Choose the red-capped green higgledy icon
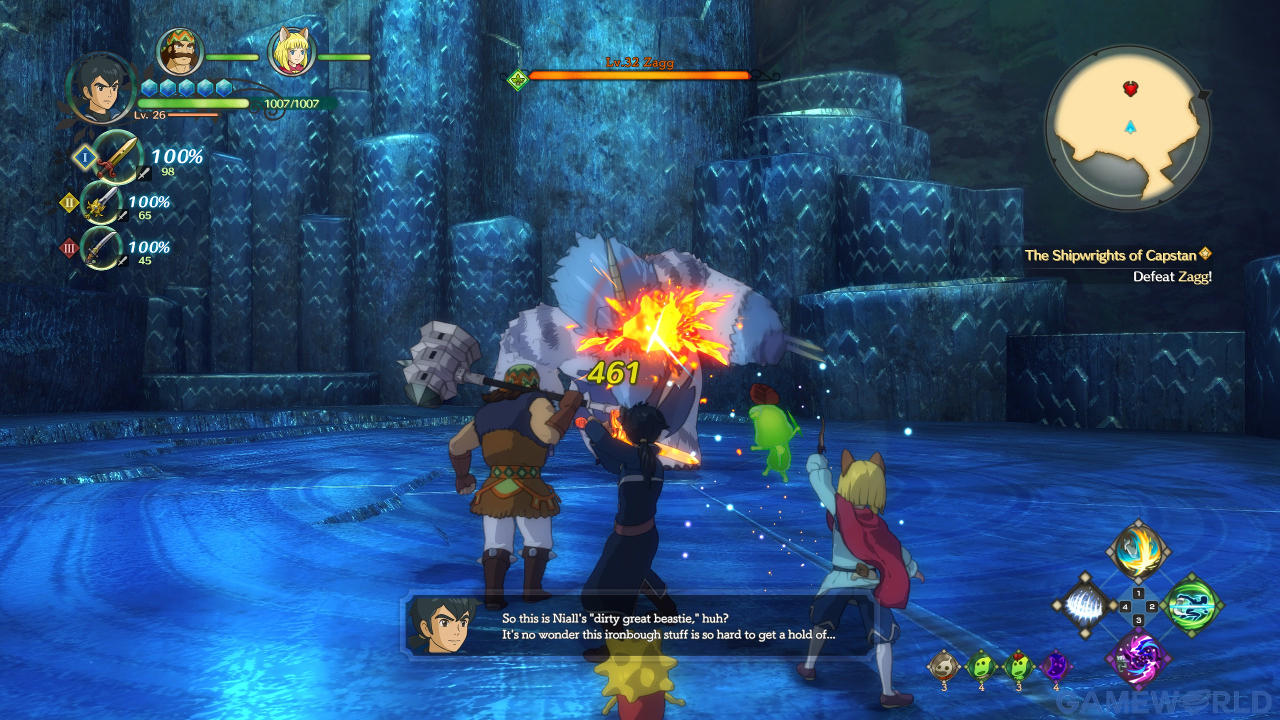 coord(1018,665)
